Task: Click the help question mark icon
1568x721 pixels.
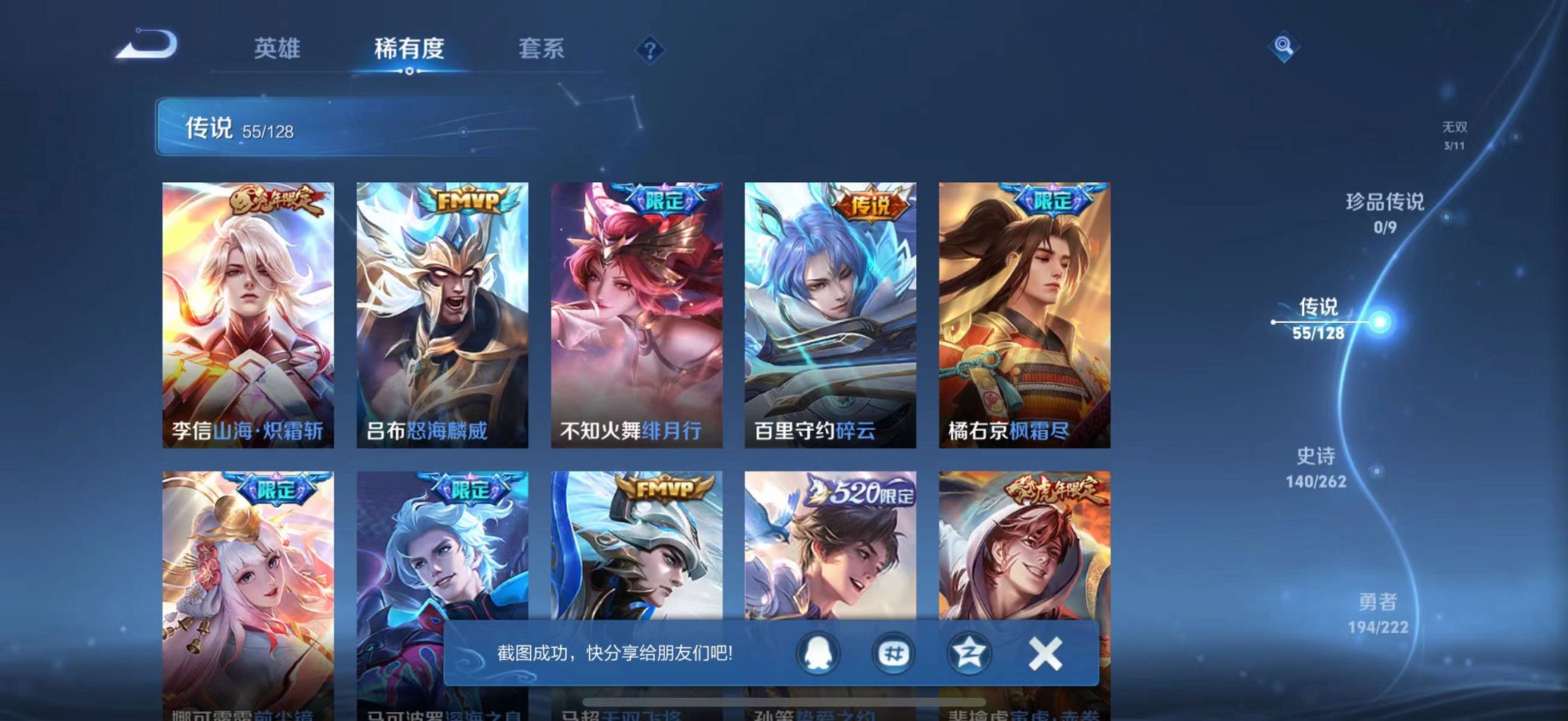Action: tap(651, 49)
